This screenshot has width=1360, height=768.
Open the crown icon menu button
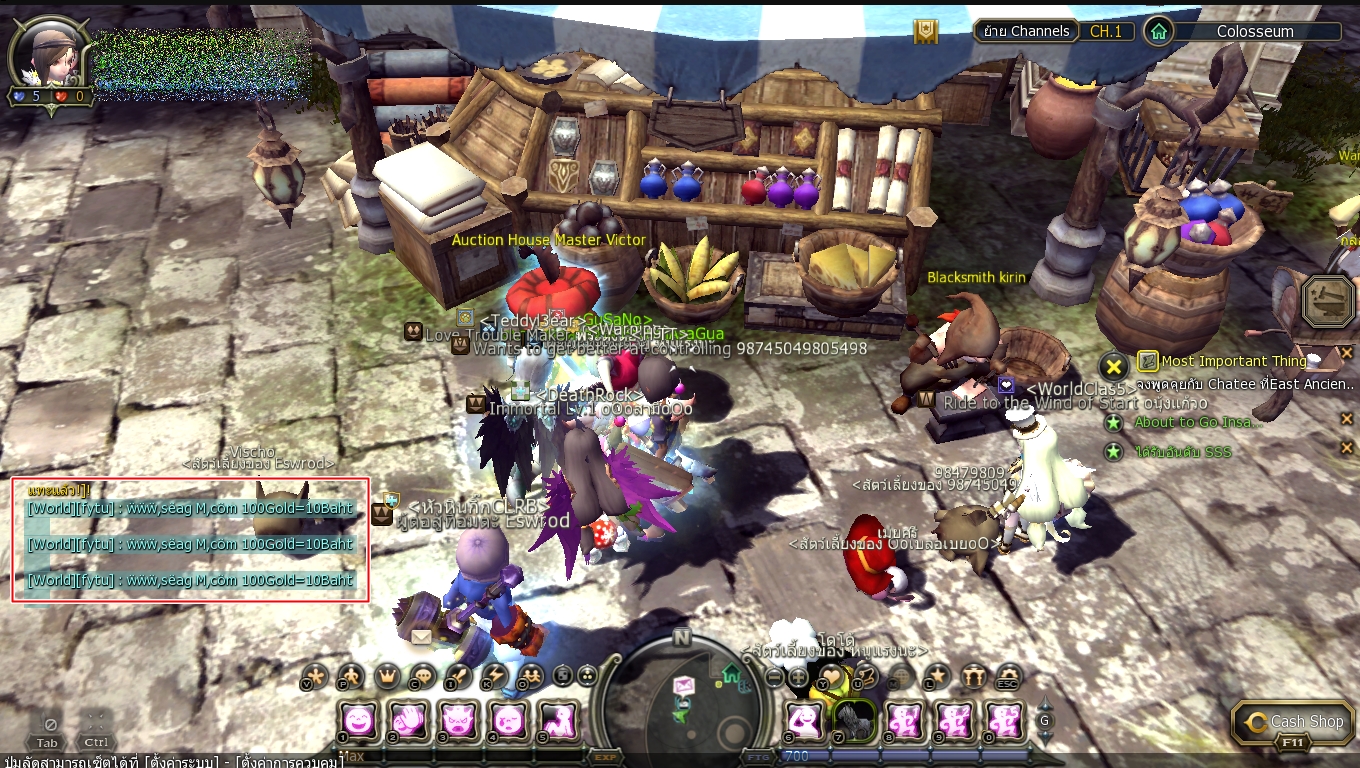pos(387,677)
